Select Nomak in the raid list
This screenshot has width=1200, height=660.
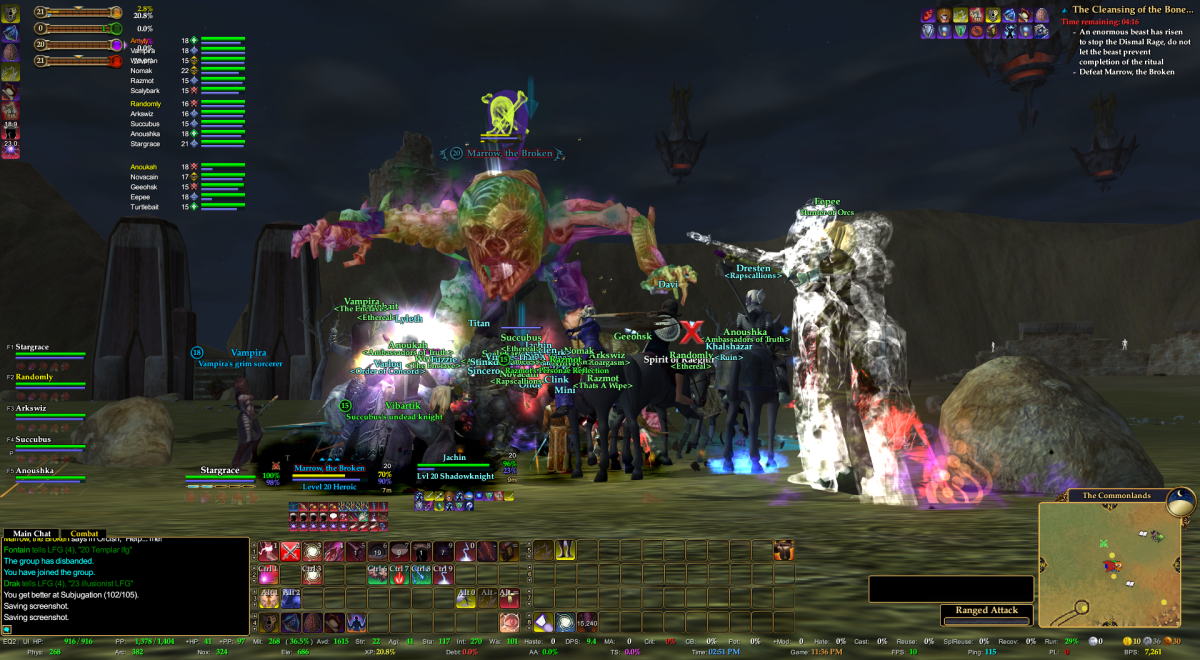coord(141,71)
